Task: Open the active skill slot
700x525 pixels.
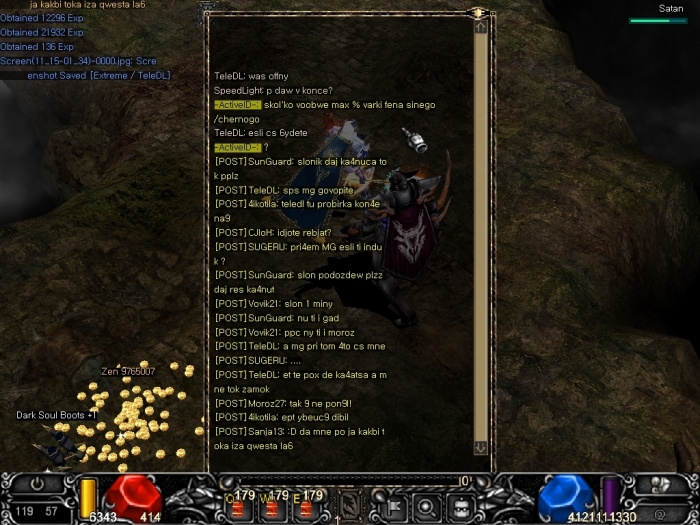Action: [x=349, y=506]
